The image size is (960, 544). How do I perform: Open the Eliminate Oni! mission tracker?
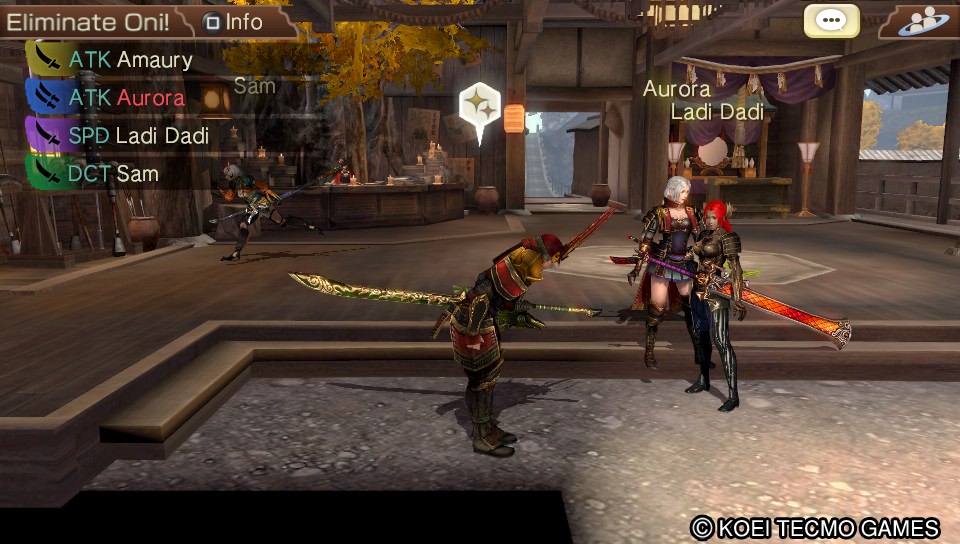(88, 21)
